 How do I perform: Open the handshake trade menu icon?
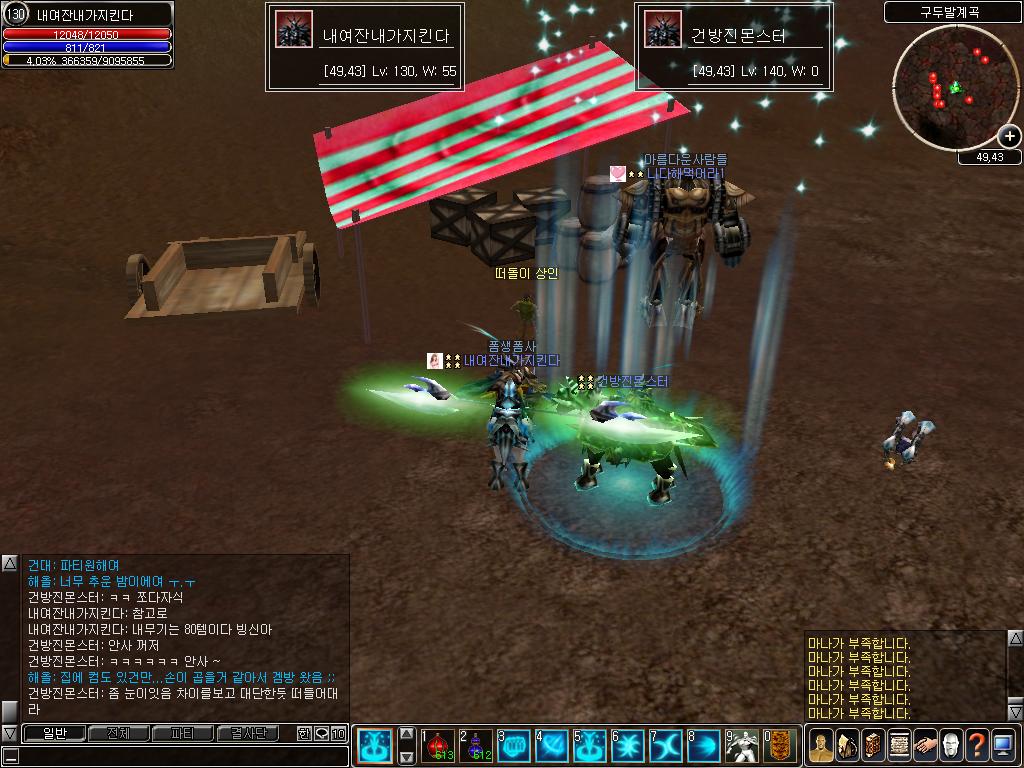click(926, 745)
